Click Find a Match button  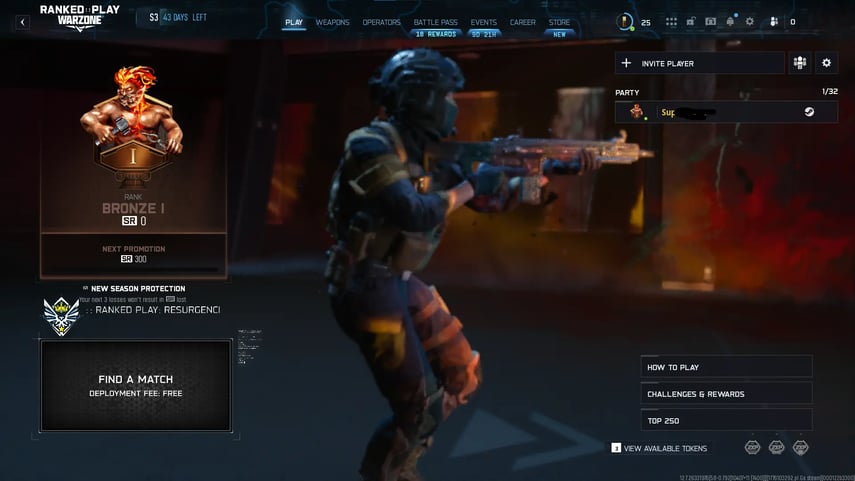click(136, 385)
